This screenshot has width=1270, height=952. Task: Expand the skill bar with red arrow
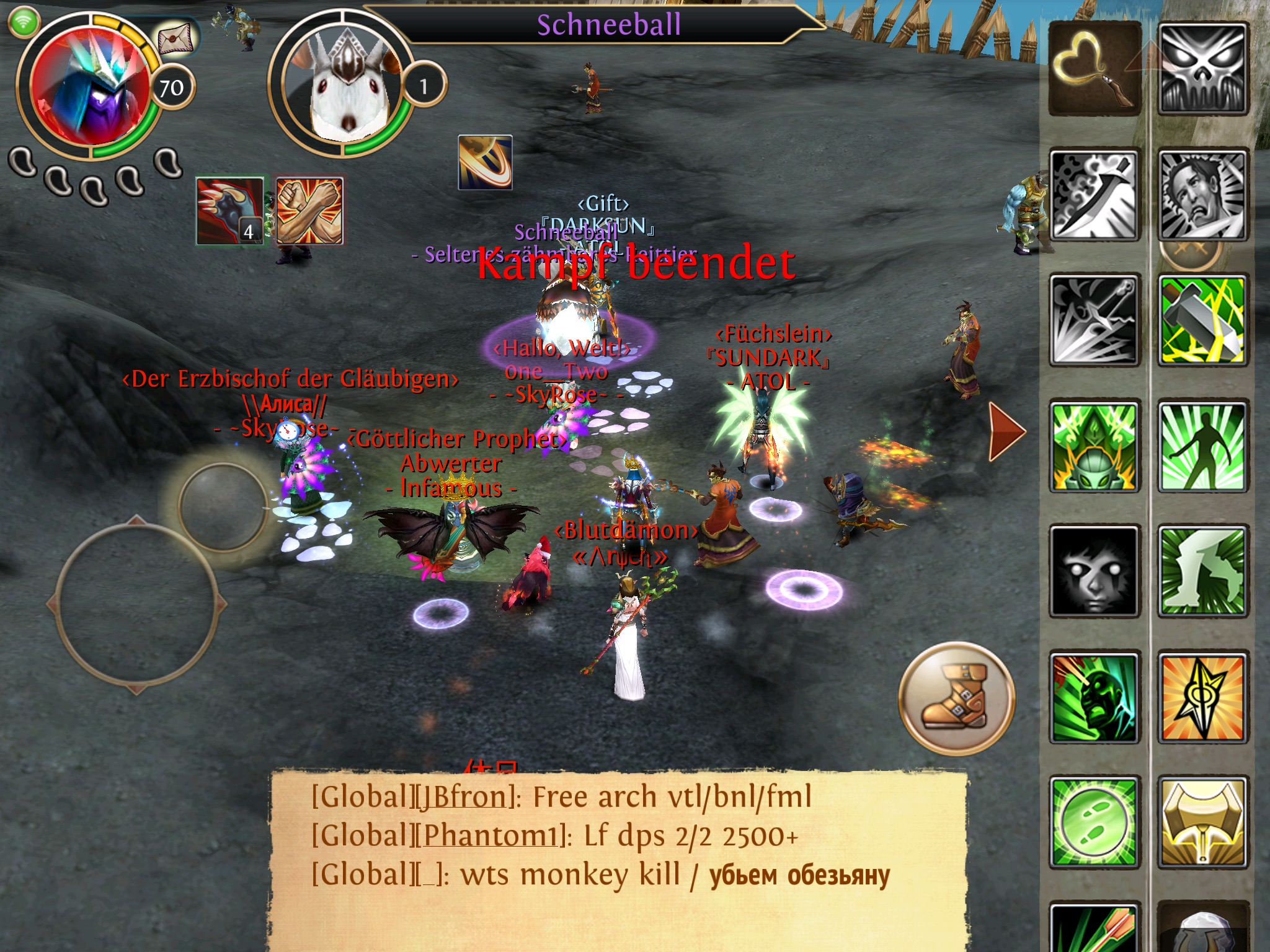tap(1005, 431)
